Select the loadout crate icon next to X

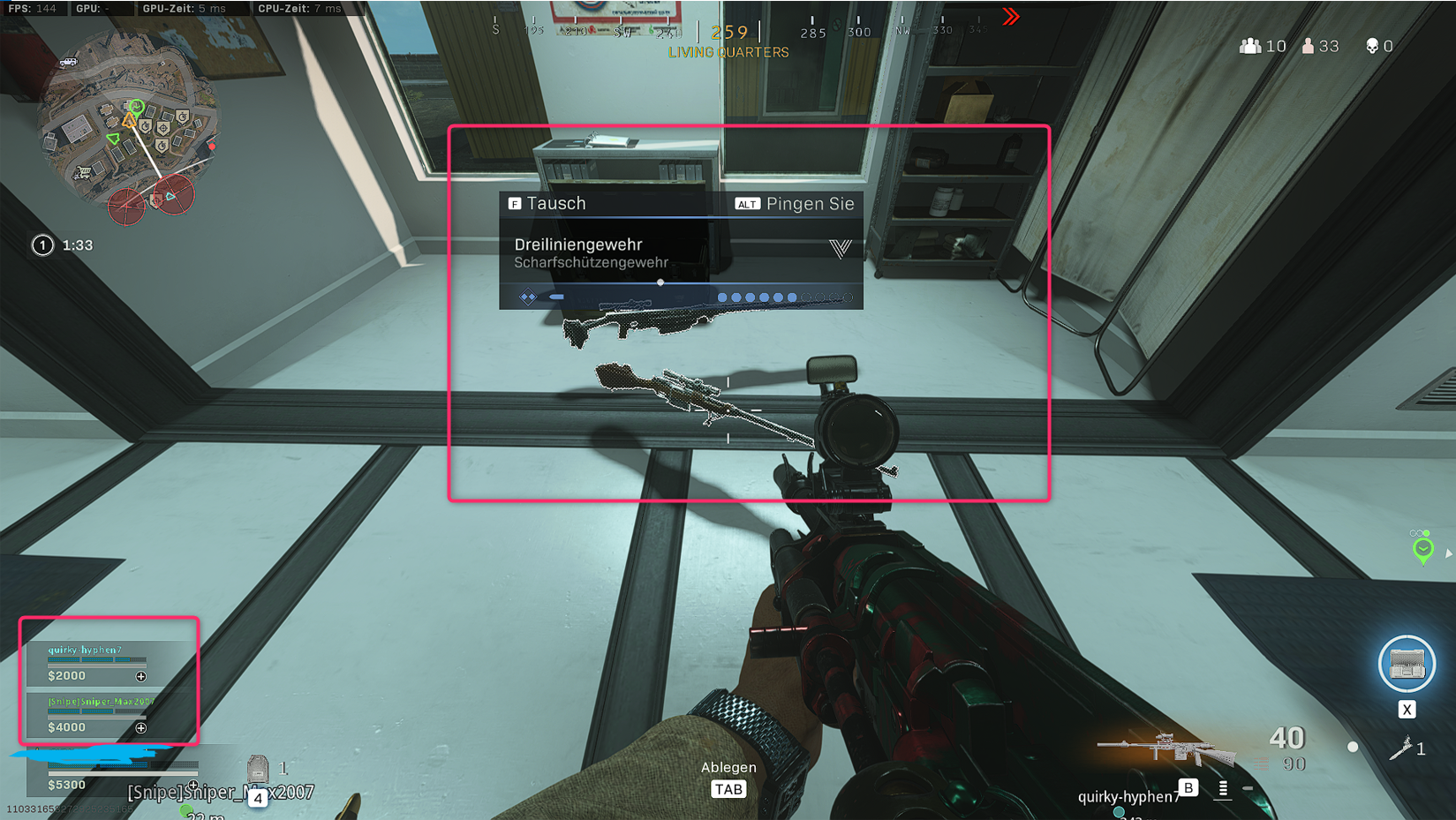coord(1407,664)
